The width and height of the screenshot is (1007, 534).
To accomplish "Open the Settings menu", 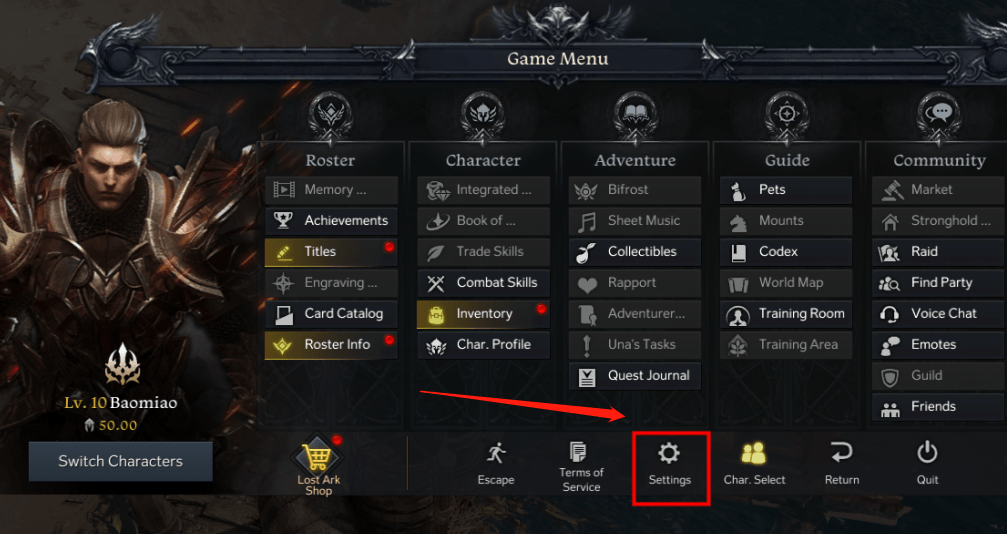I will 669,465.
